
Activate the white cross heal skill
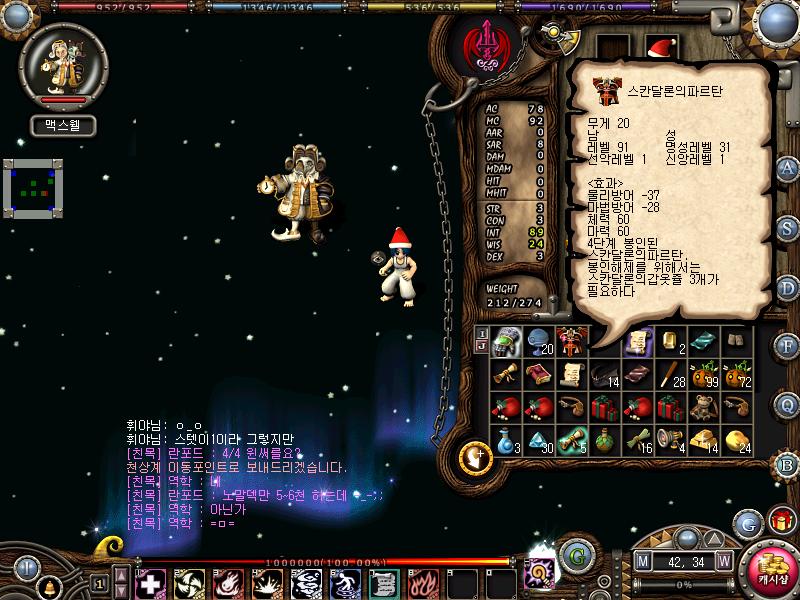coord(151,581)
